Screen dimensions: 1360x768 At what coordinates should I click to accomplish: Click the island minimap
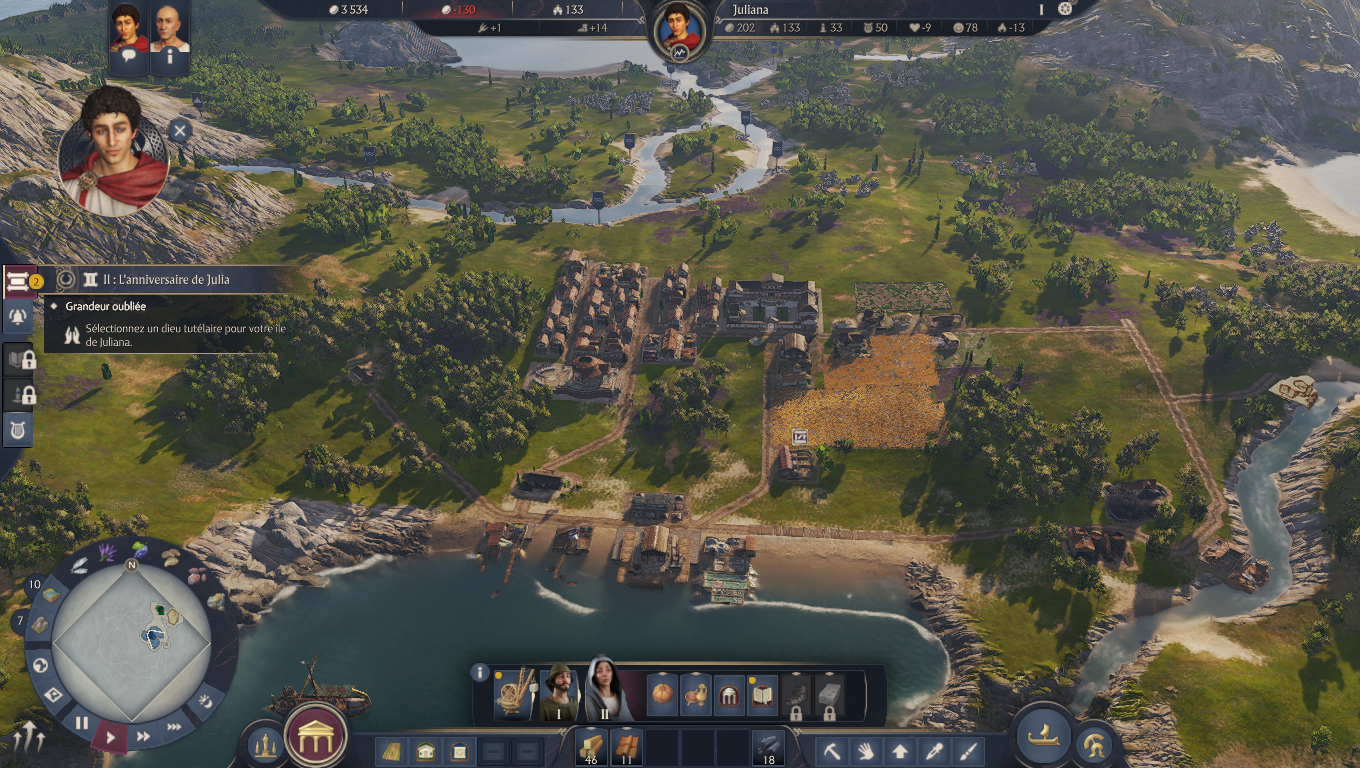coord(131,641)
